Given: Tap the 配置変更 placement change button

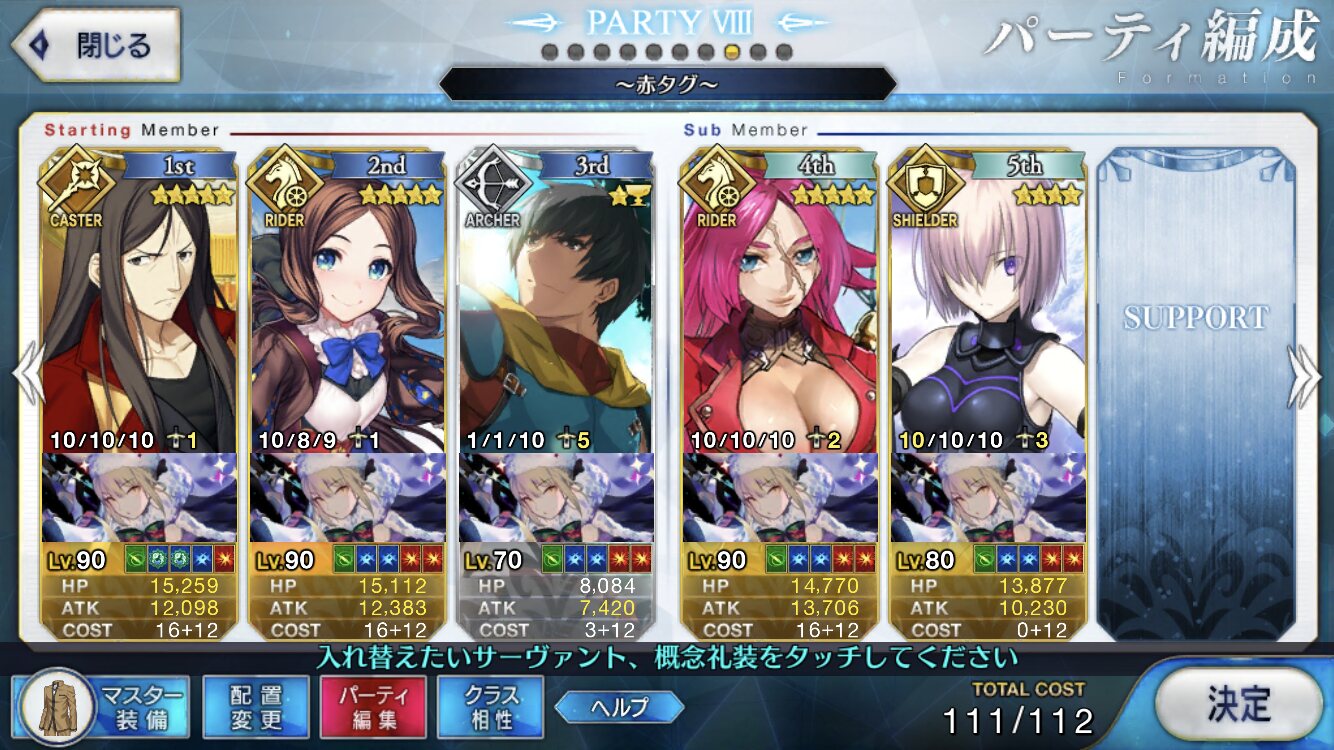Looking at the screenshot, I should click(256, 707).
